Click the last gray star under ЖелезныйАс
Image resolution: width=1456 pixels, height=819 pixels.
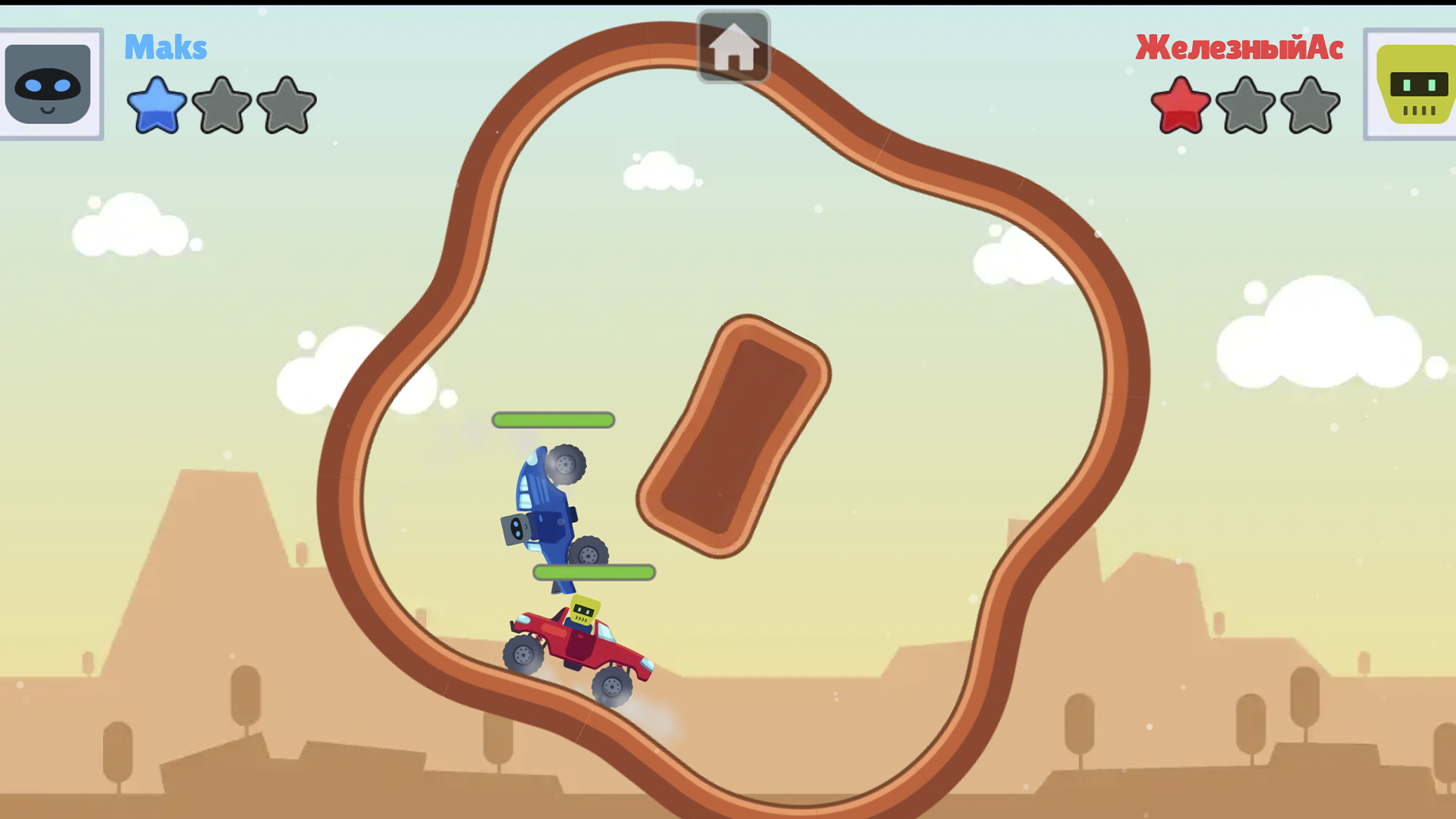click(x=1310, y=105)
